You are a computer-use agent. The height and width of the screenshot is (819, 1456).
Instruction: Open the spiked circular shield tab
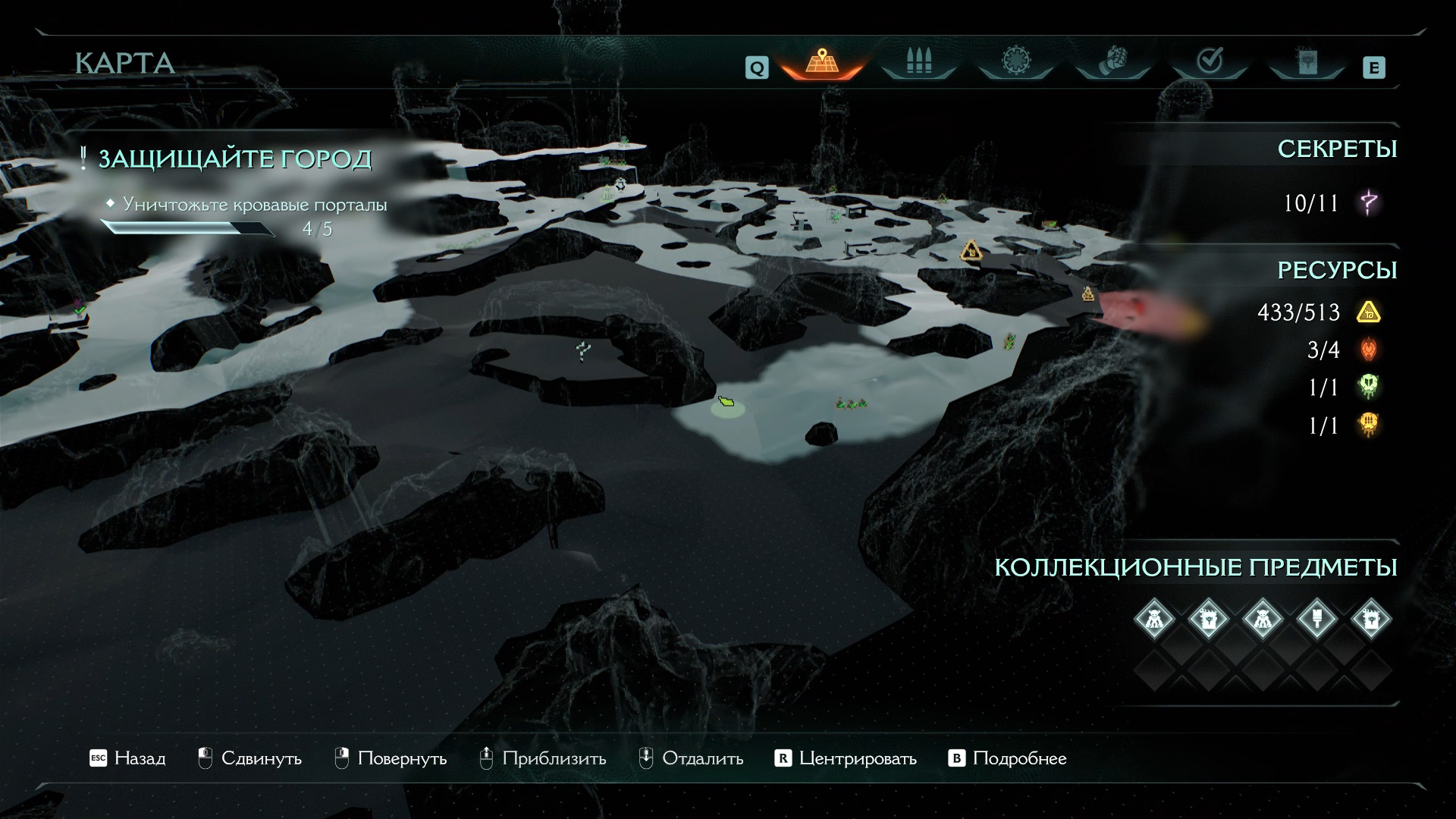click(1015, 61)
